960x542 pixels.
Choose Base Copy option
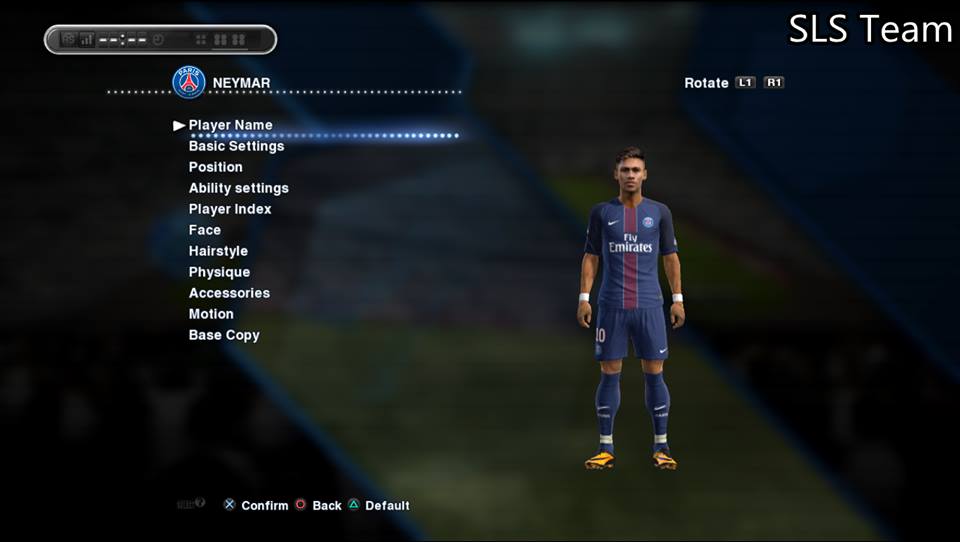tap(224, 335)
